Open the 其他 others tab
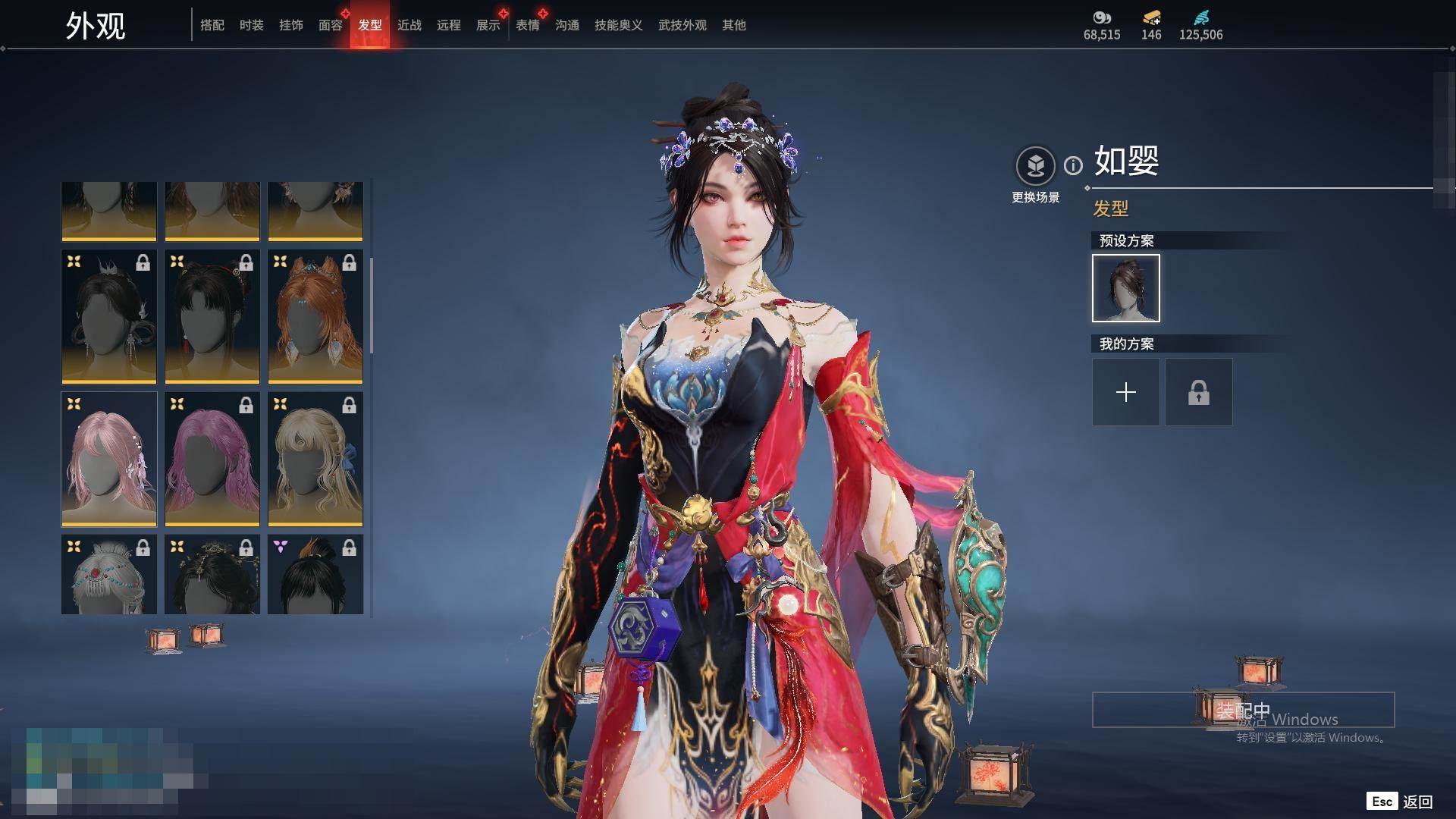1456x819 pixels. (734, 25)
